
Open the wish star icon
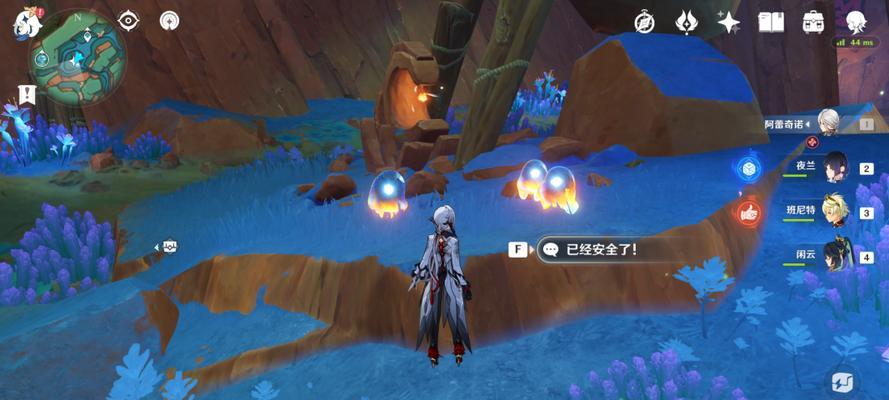point(728,21)
